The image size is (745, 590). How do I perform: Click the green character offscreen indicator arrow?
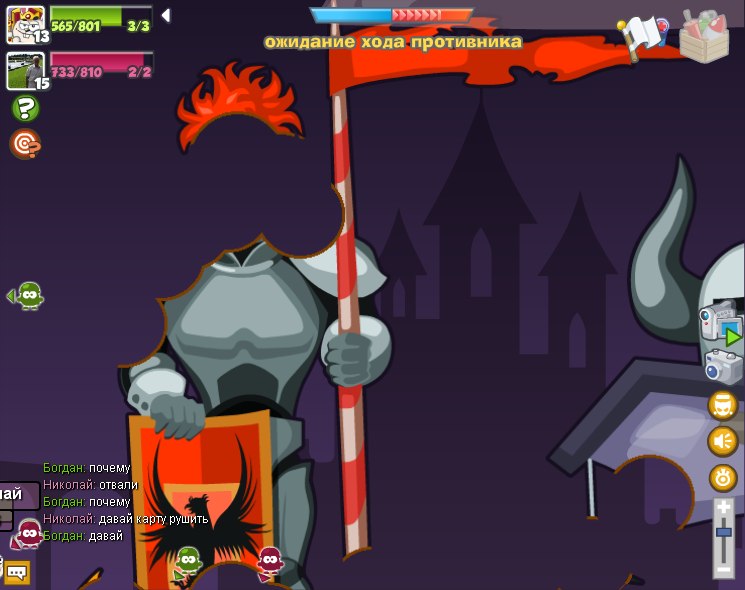coord(25,295)
